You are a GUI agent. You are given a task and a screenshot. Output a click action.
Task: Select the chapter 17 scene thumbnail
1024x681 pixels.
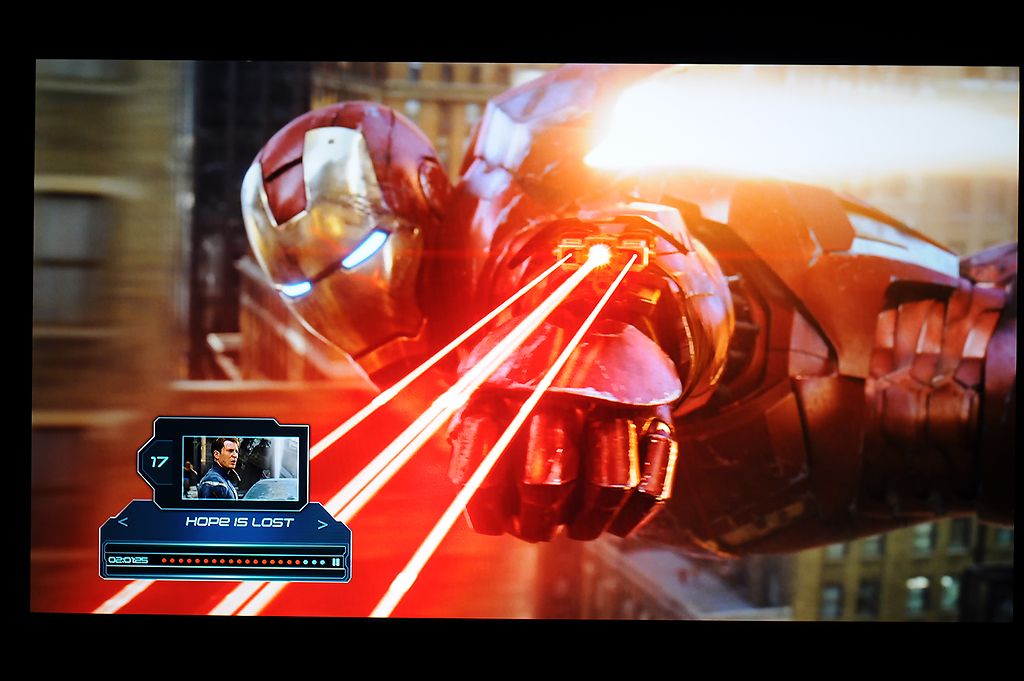(x=240, y=467)
